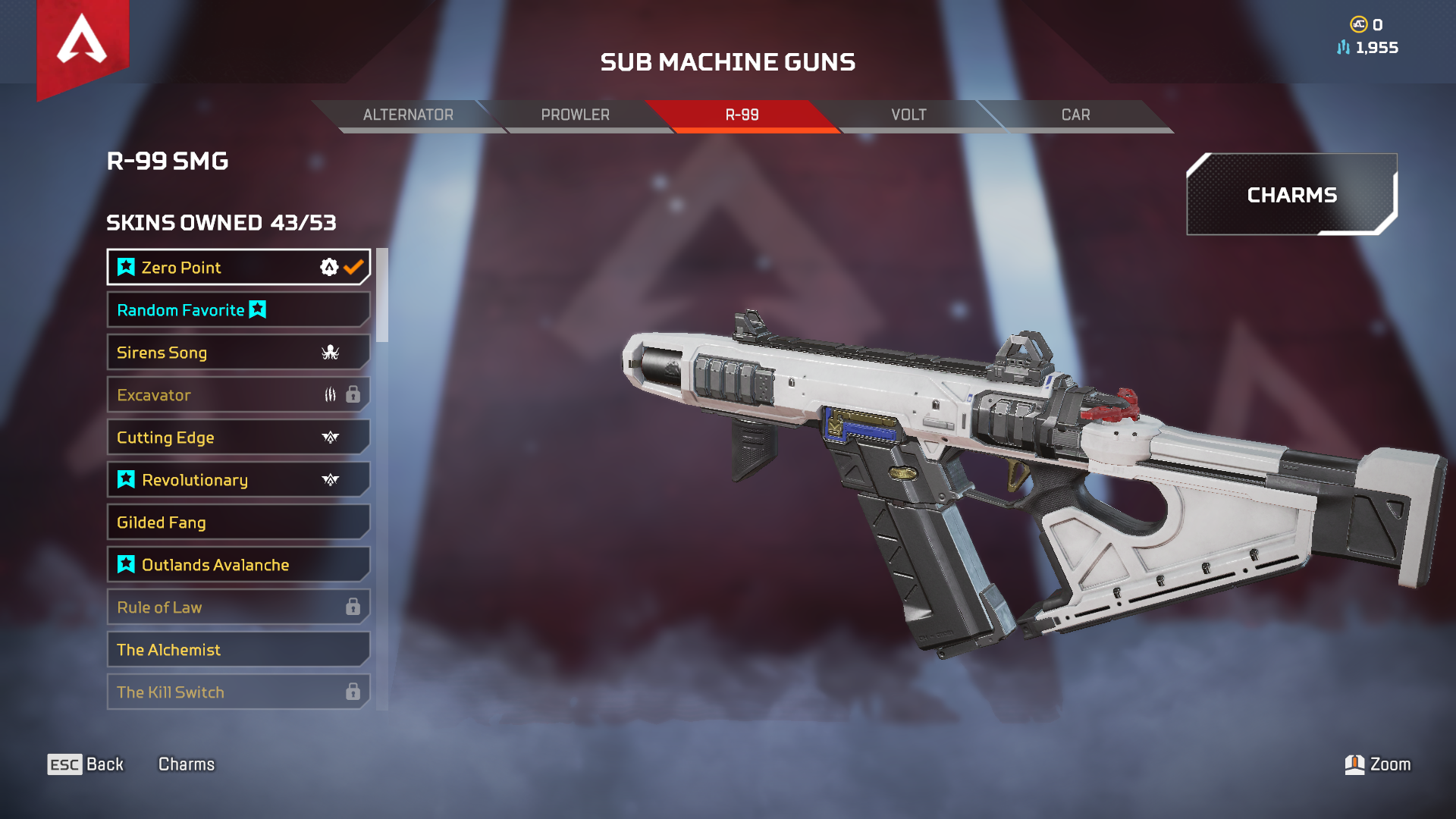1456x819 pixels.
Task: Click the skin list scrollbar
Action: pos(382,296)
